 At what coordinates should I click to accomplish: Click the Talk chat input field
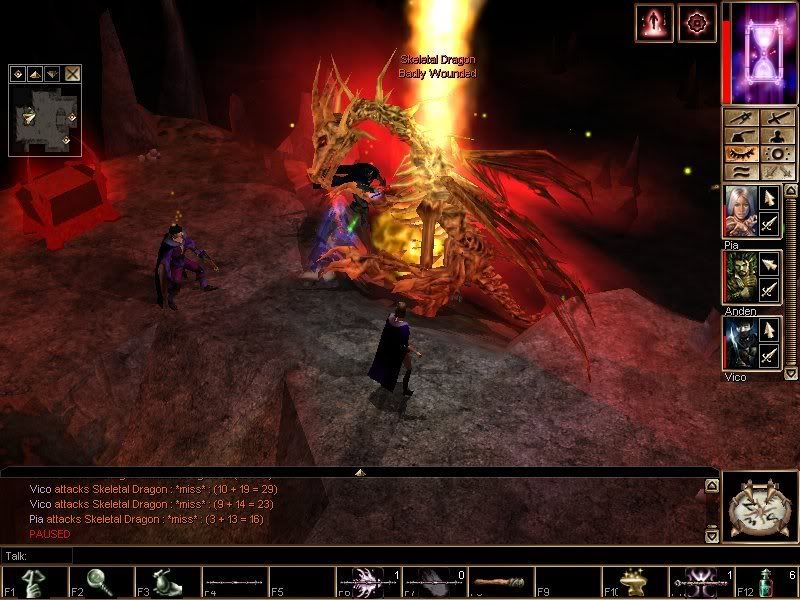tap(360, 555)
